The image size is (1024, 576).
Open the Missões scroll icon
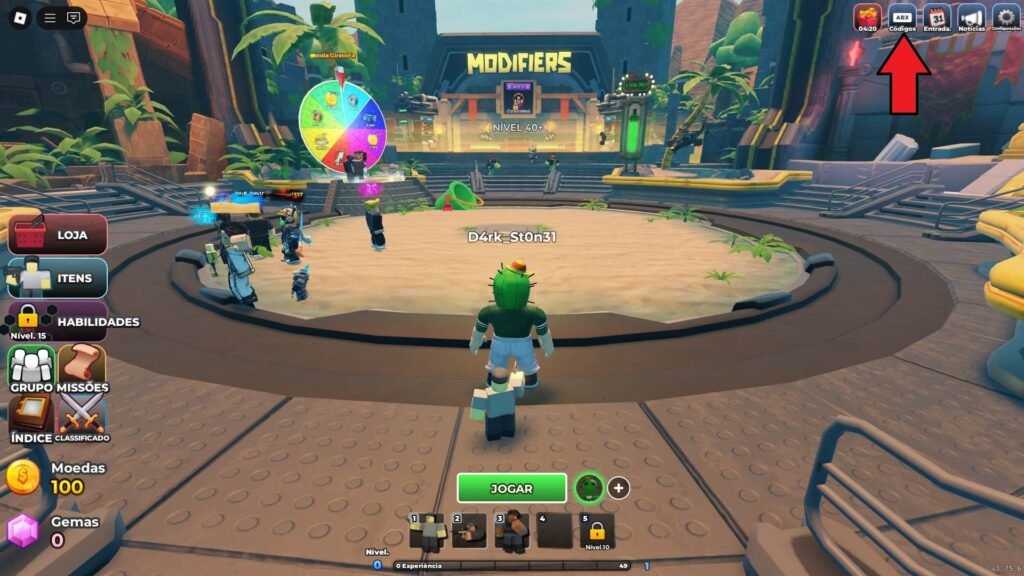click(82, 368)
